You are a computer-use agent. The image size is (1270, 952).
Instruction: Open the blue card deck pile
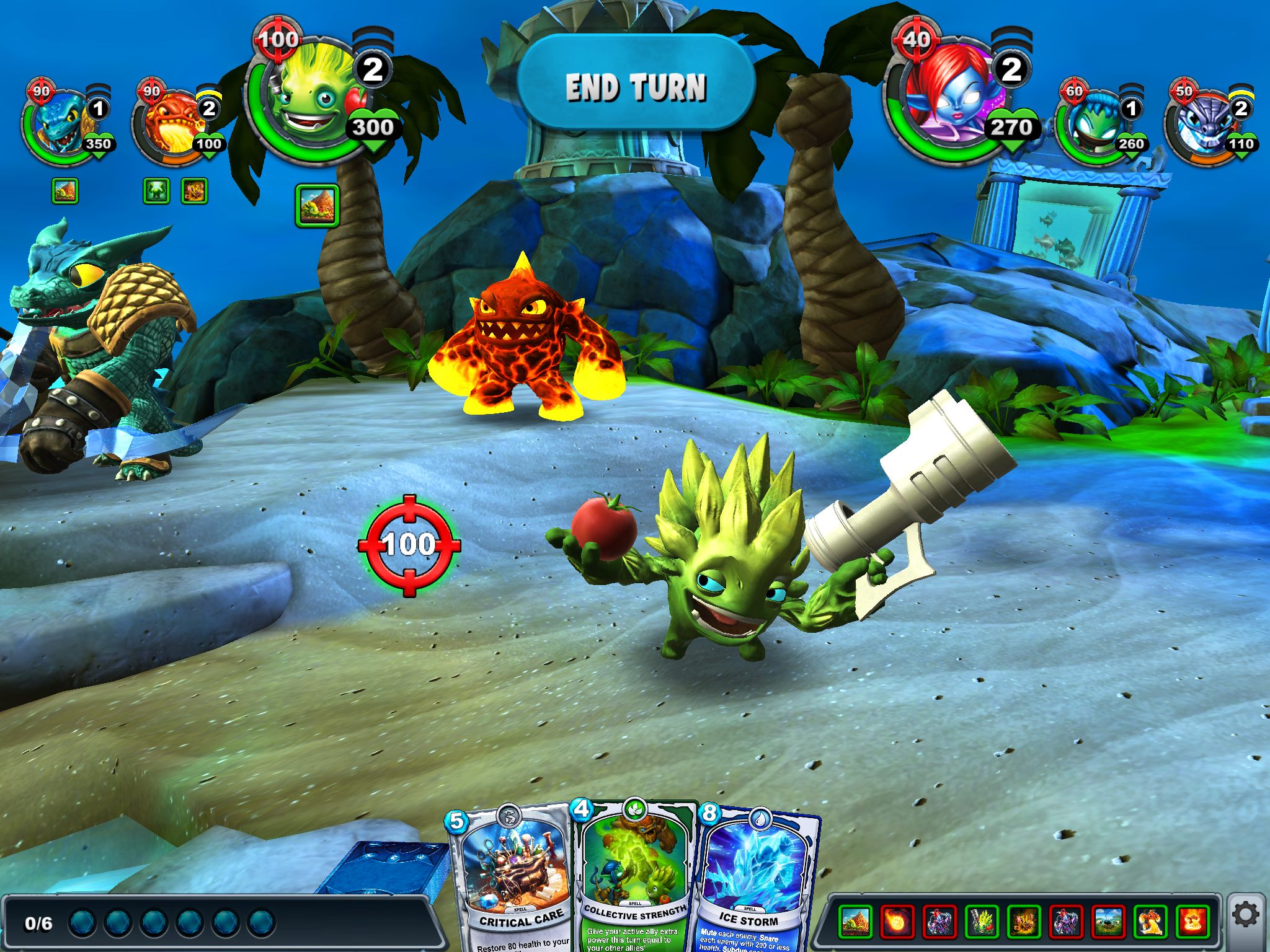[397, 868]
